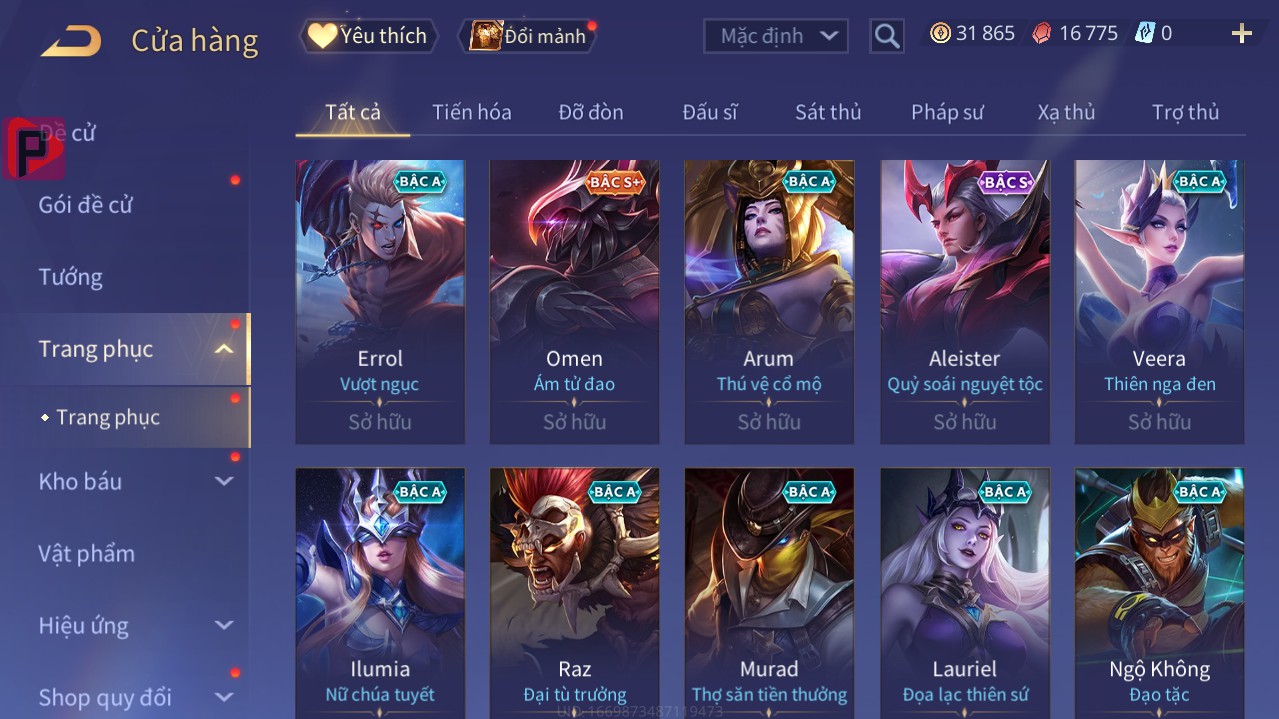Select Veera Thiên nga đen skin card
Screen dimensions: 1279x719
point(1159,300)
